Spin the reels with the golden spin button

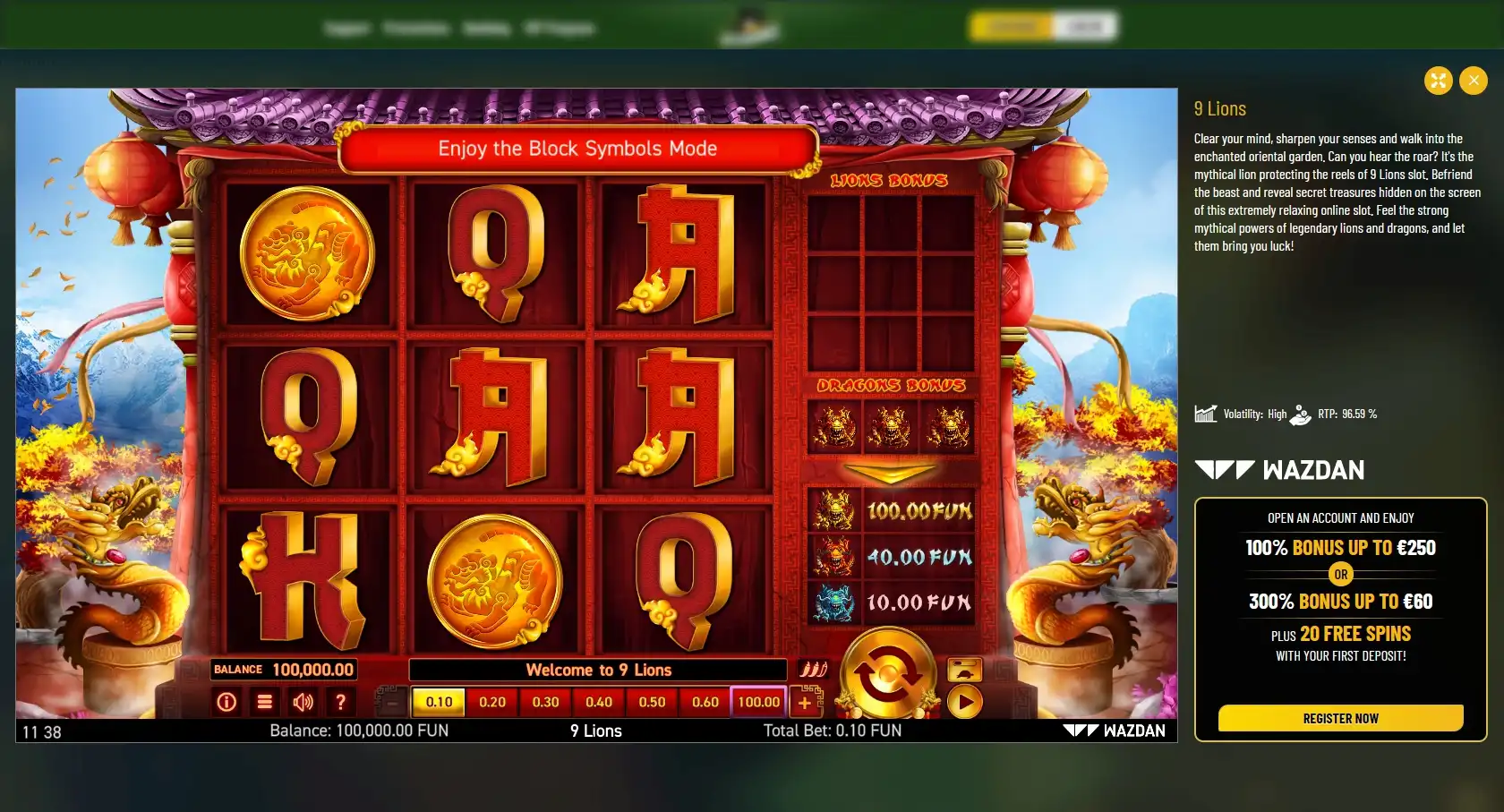click(x=887, y=674)
